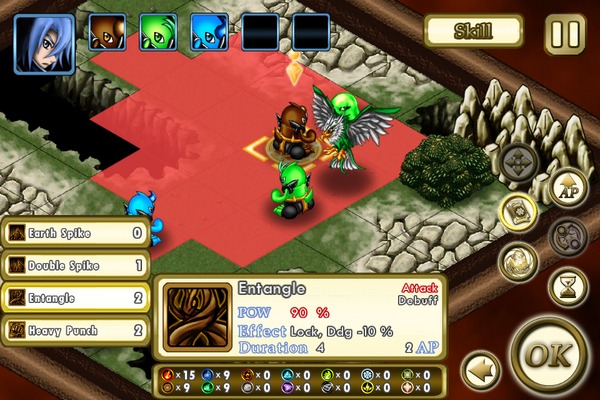Select the Earth Spike skill
Screen dimensions: 600x400
76,234
